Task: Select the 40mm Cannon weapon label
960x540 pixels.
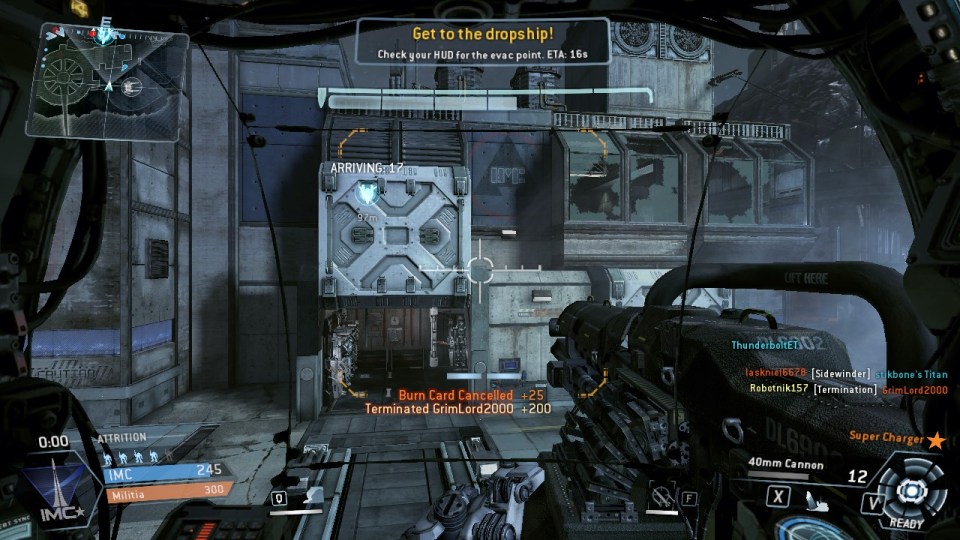Action: (x=784, y=464)
